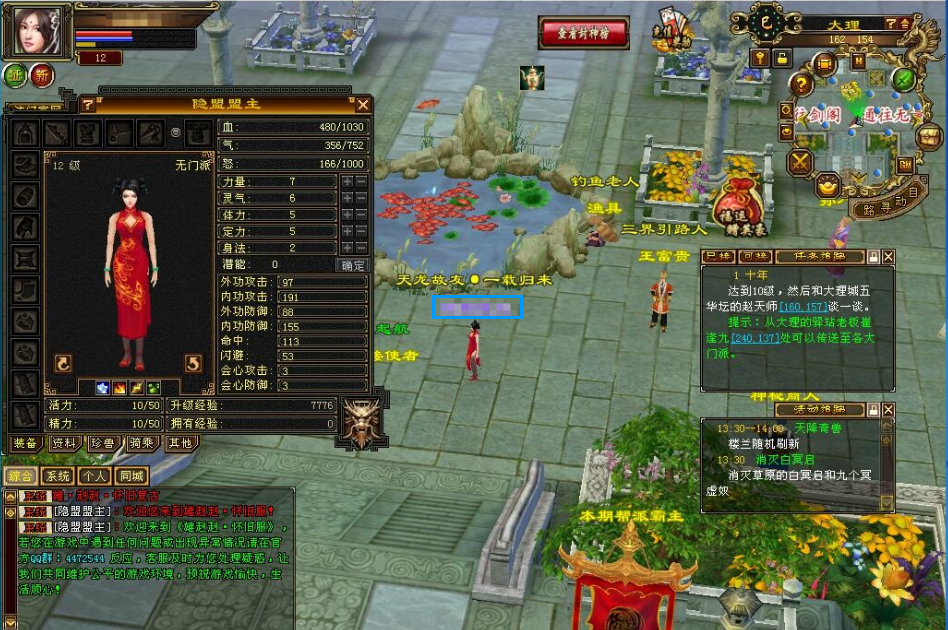Open the 其他 tab in character panel

181,443
